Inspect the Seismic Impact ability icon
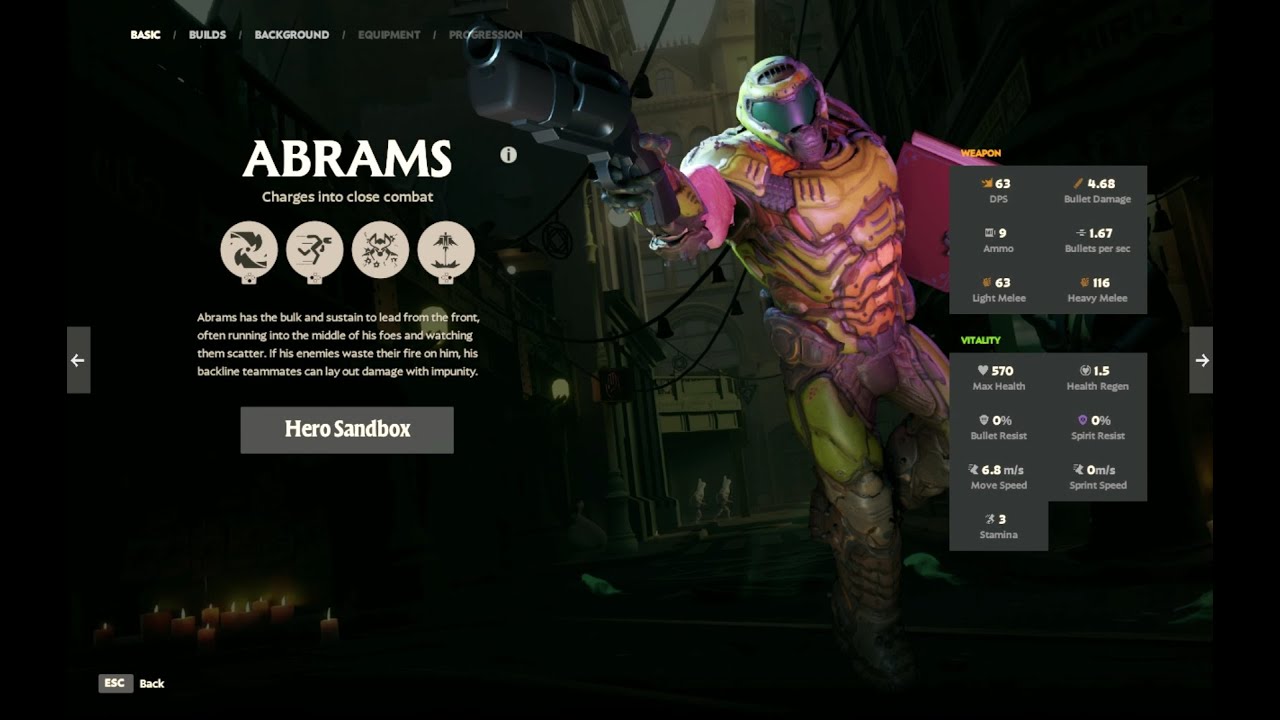Viewport: 1280px width, 720px height. coord(446,250)
